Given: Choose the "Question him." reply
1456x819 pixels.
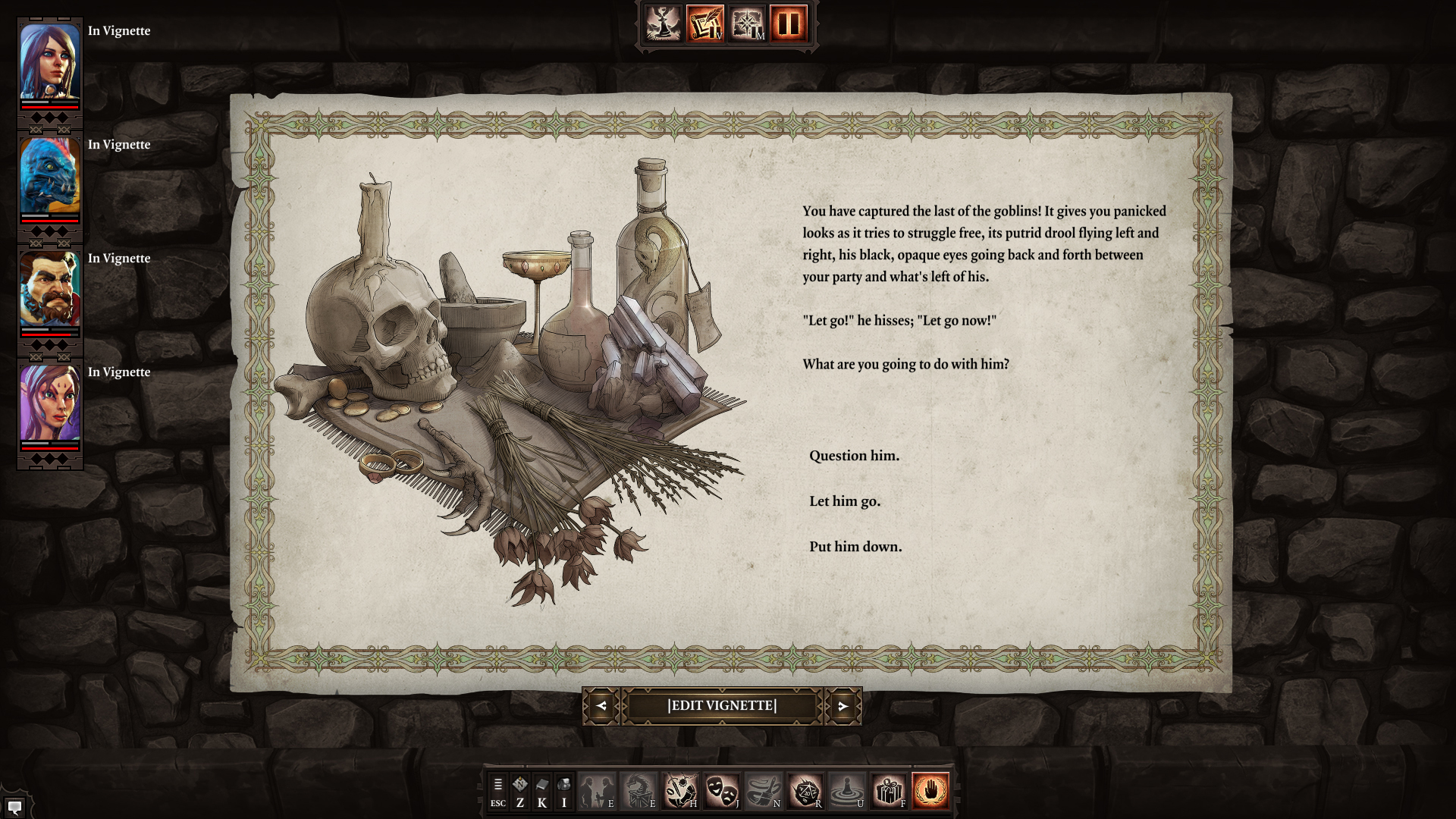Looking at the screenshot, I should pos(854,456).
